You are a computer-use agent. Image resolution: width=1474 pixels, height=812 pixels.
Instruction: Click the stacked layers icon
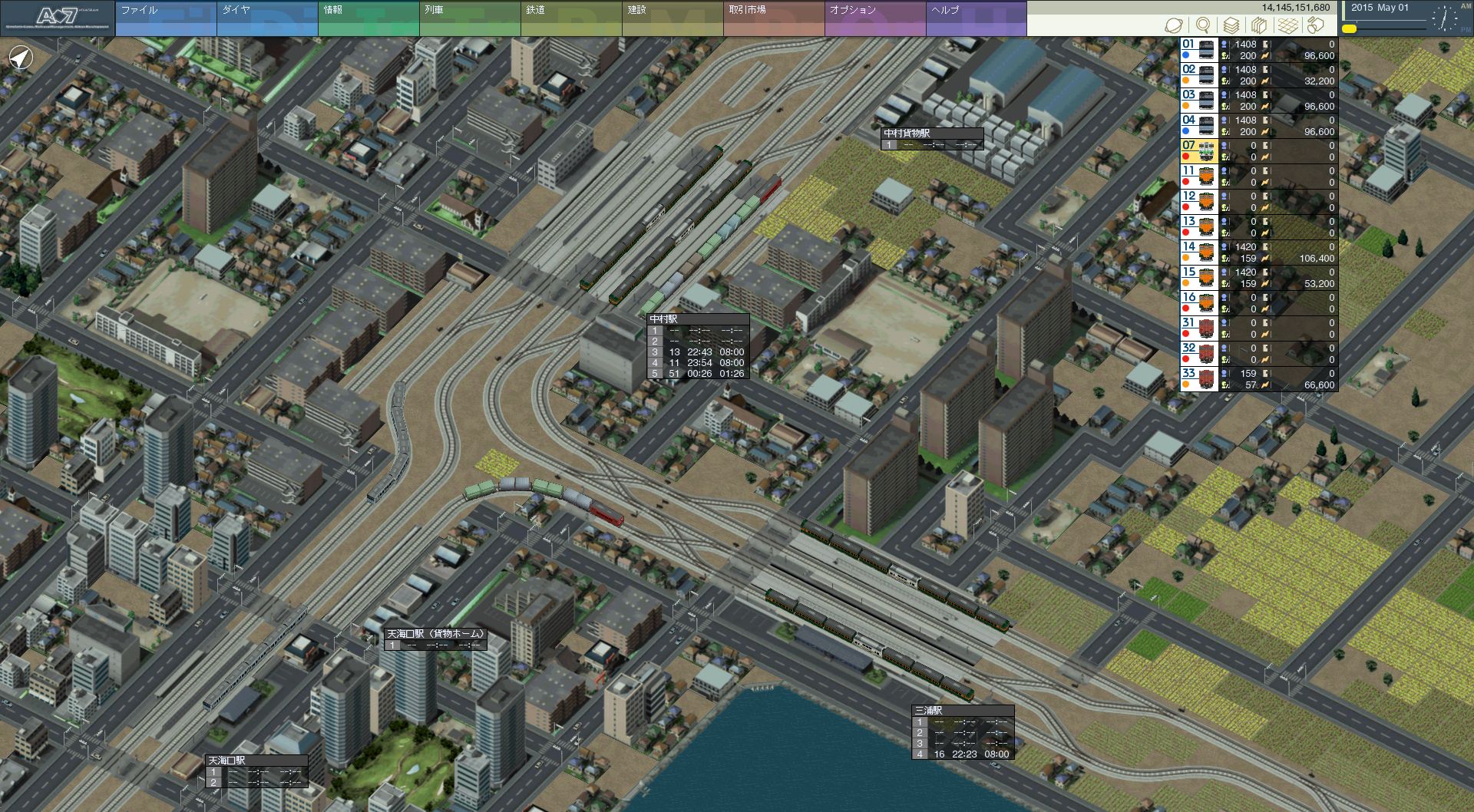click(1231, 25)
